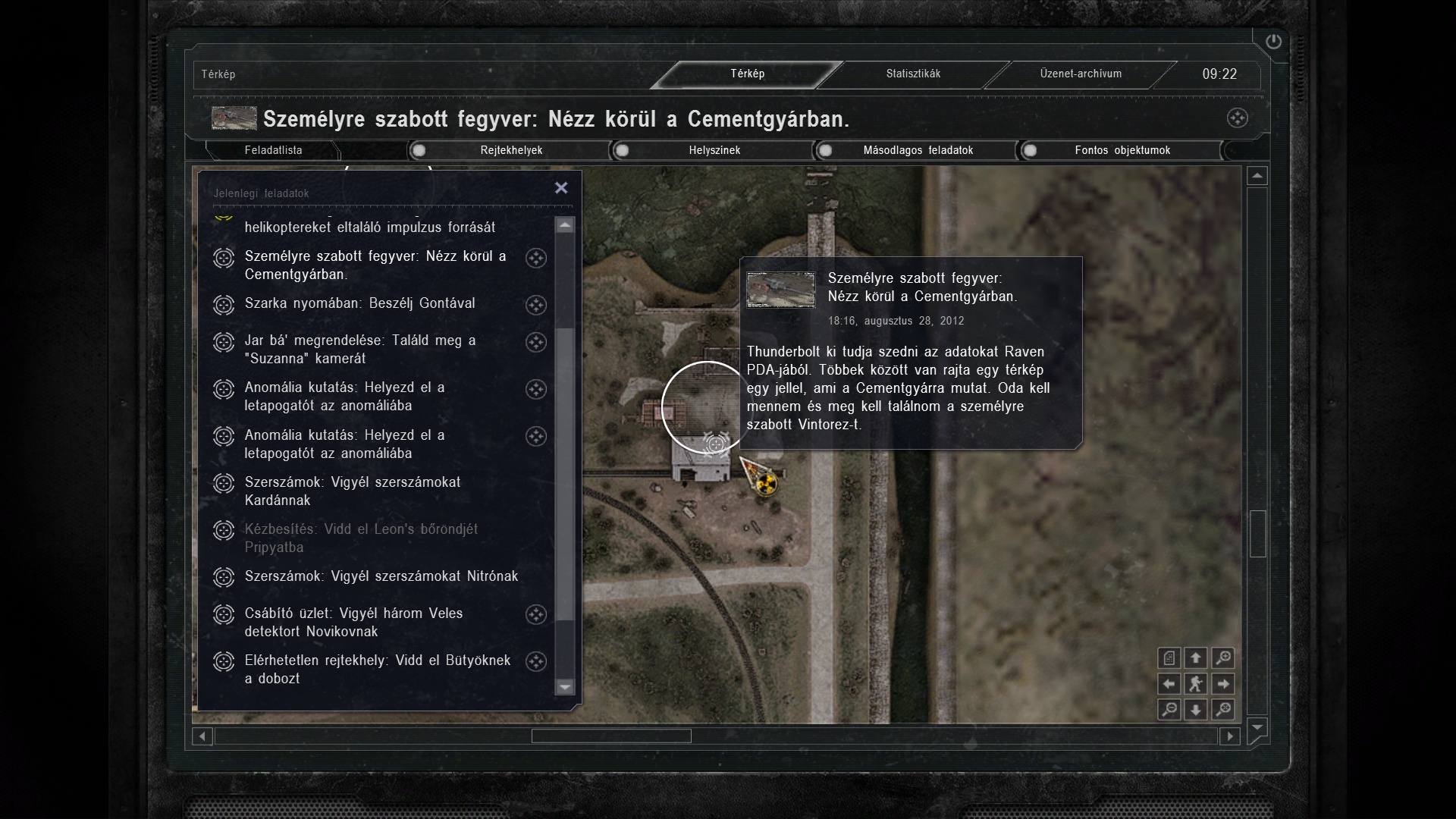
Task: Switch to the Statisztikák tab
Action: pos(913,74)
